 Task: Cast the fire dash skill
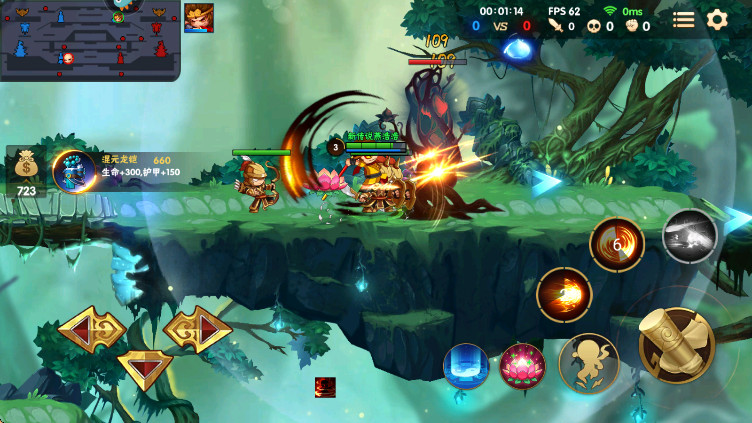564,295
